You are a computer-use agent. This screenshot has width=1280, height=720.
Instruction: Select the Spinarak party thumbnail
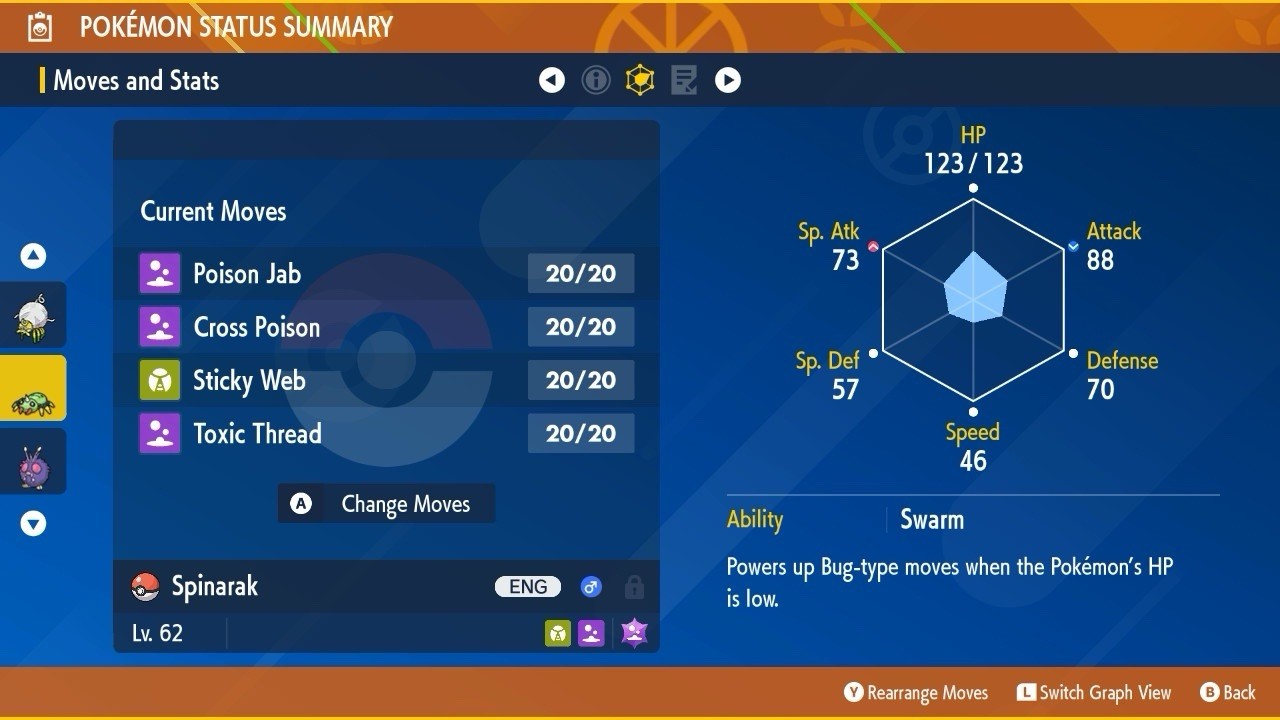click(x=33, y=388)
